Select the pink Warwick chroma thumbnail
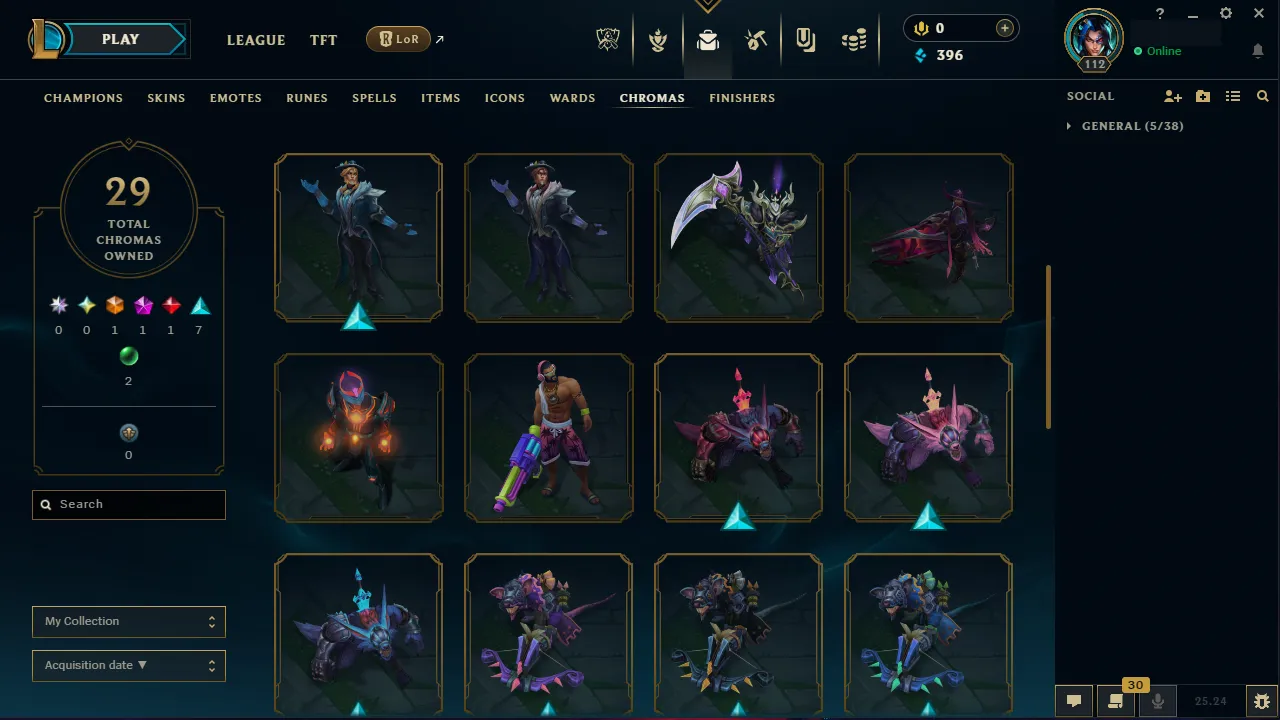Image resolution: width=1280 pixels, height=720 pixels. [x=928, y=437]
